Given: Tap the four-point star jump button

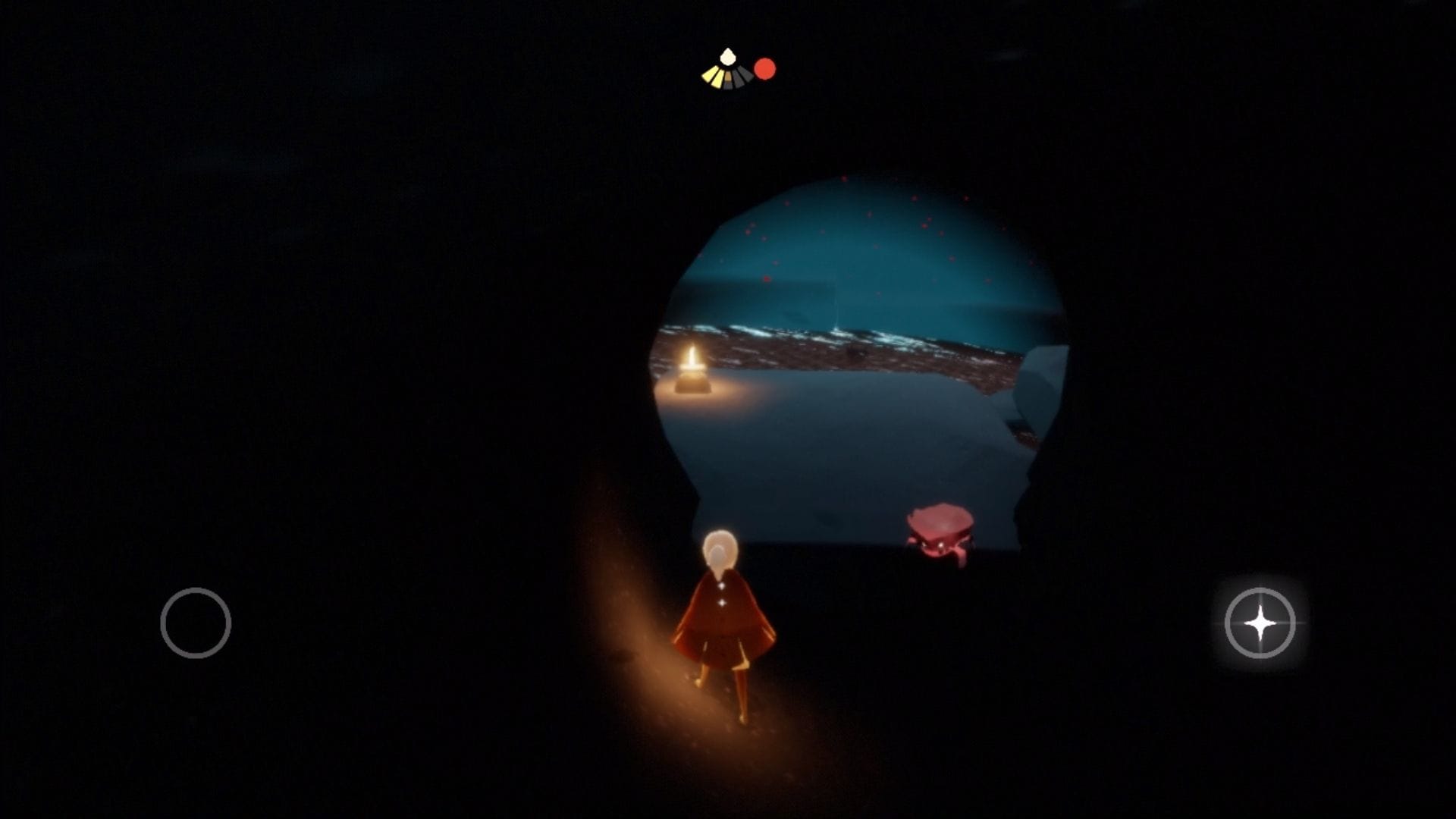Looking at the screenshot, I should [1260, 623].
